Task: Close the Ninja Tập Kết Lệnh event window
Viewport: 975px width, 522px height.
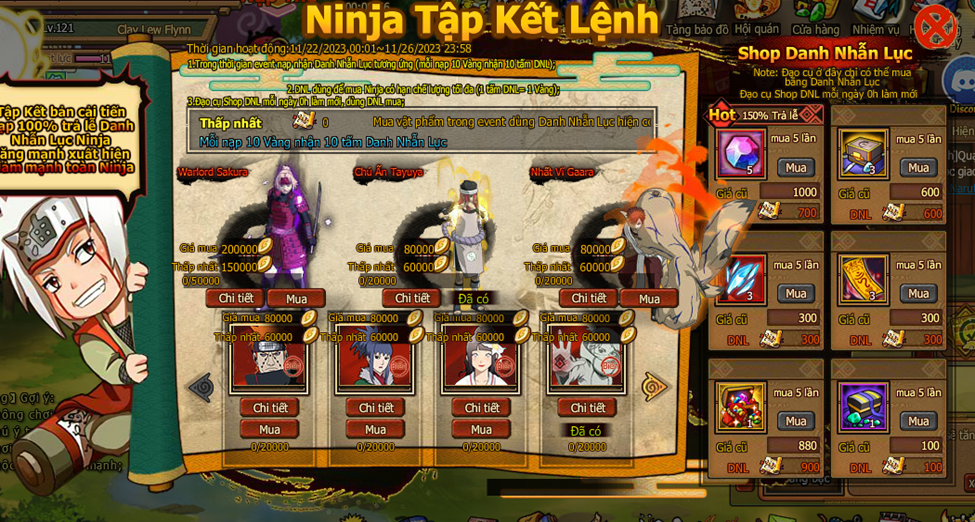Action: coord(934,26)
